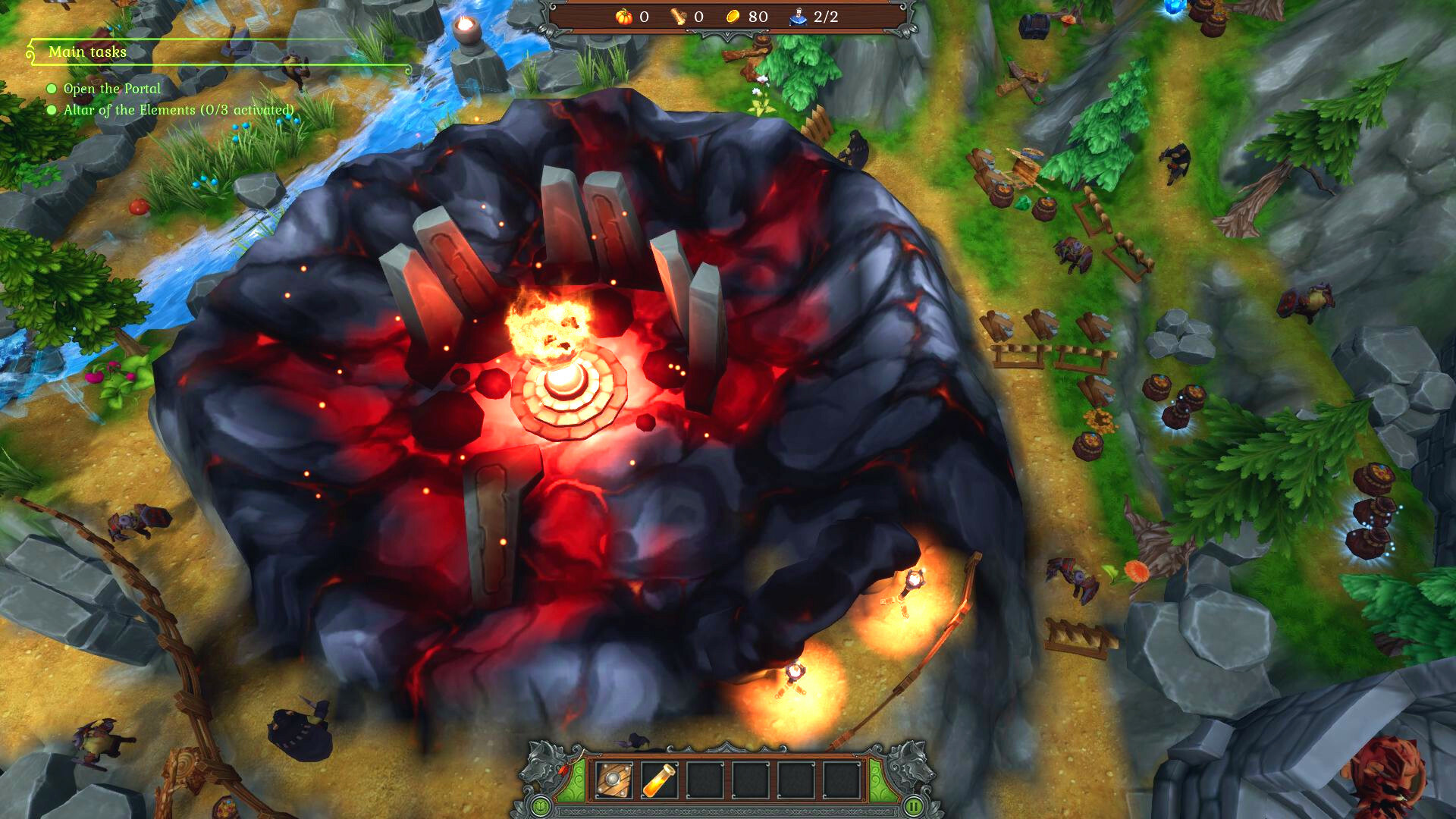1456x819 pixels.
Task: Select the Altar of the Elements objective
Action: (178, 110)
